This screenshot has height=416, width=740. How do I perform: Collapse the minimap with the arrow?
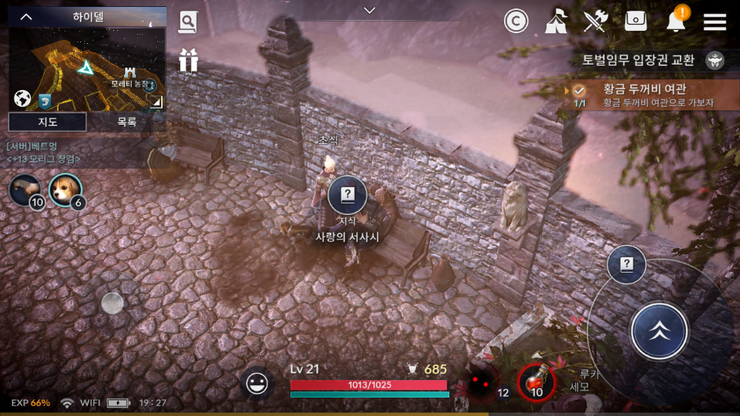point(26,17)
